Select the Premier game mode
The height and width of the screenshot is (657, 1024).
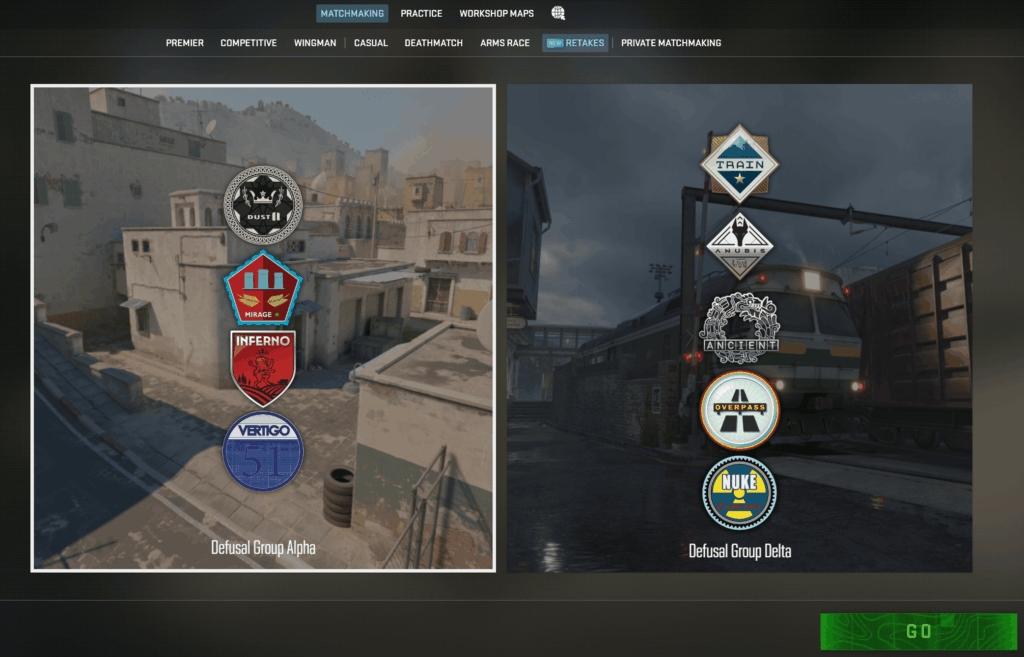[185, 43]
